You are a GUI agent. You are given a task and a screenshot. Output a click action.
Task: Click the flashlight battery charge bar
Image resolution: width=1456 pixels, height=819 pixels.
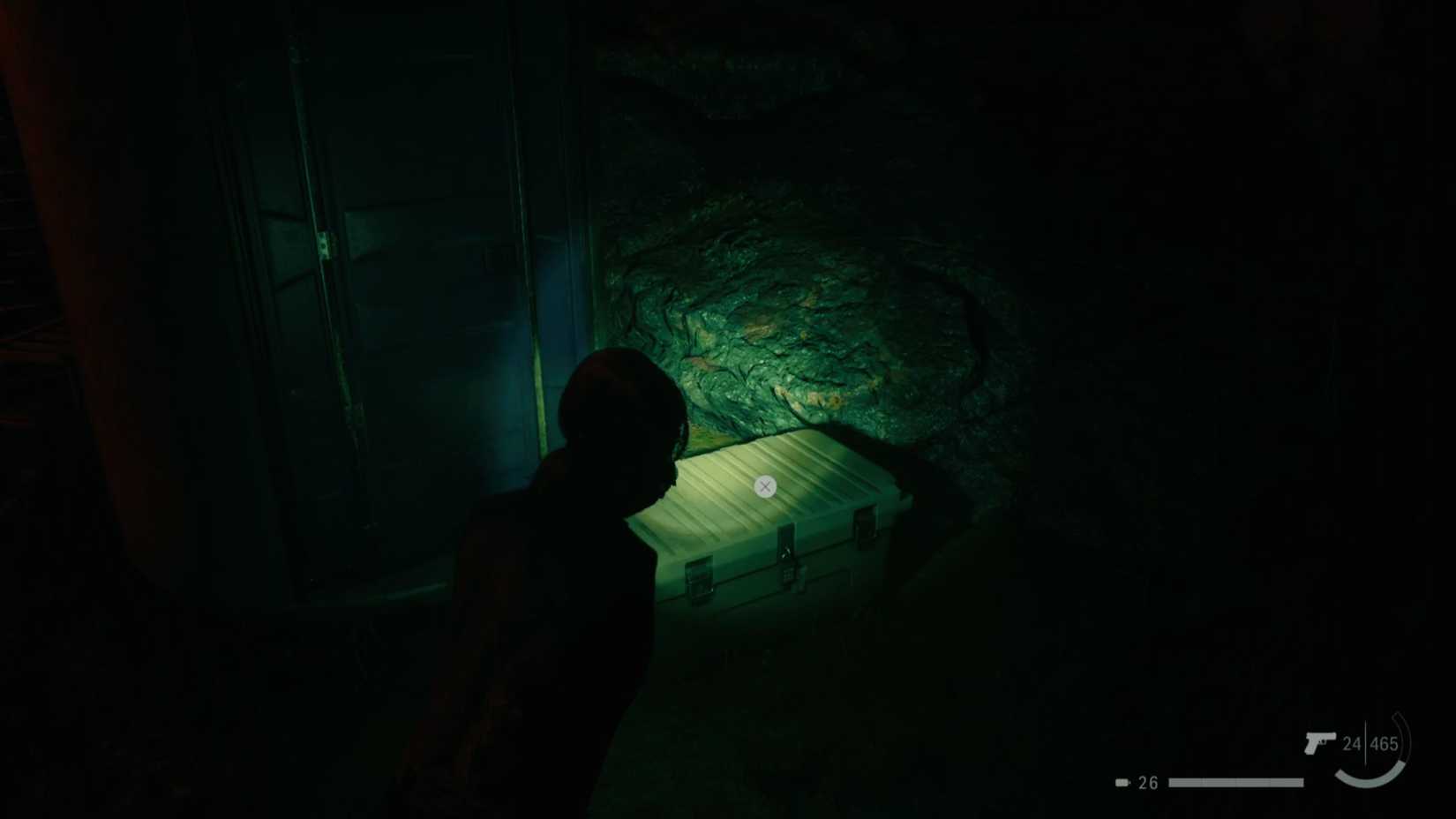pos(1235,783)
